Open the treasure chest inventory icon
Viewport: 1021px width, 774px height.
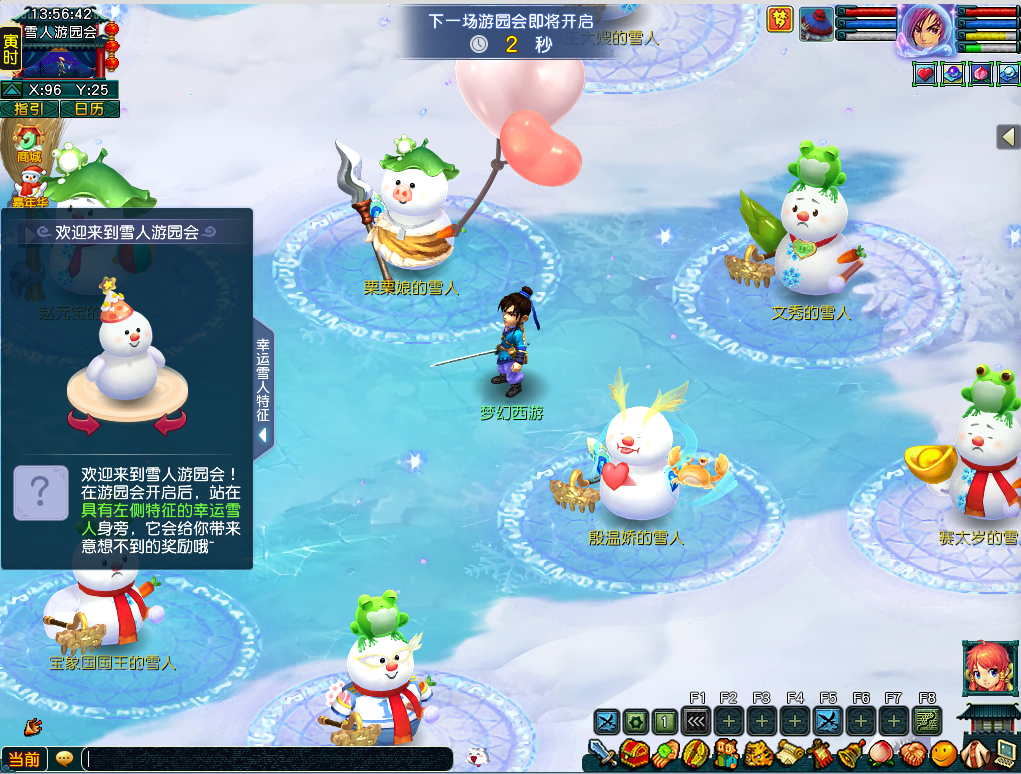coord(633,753)
